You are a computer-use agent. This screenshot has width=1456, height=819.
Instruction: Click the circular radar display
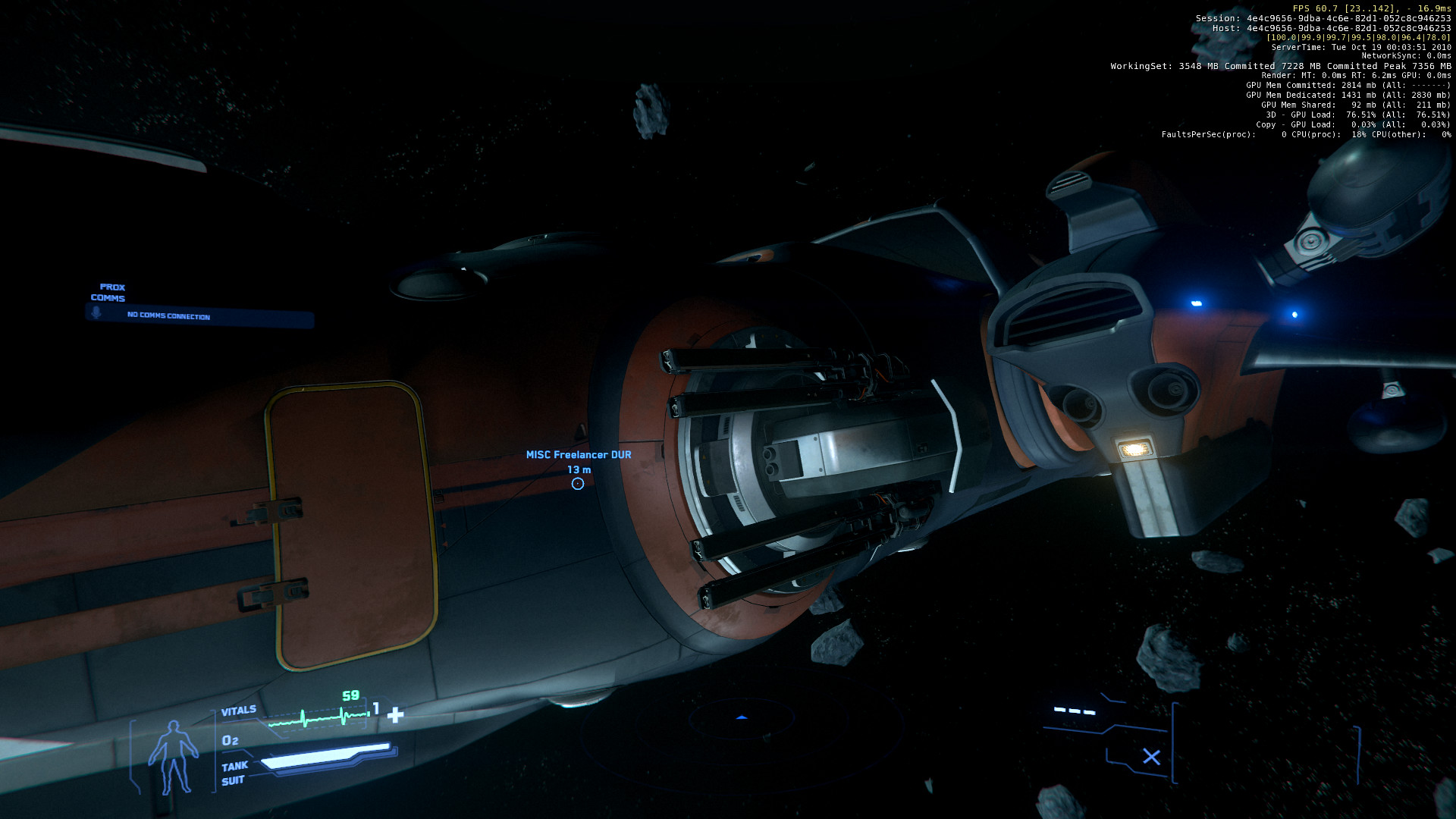pos(742,719)
